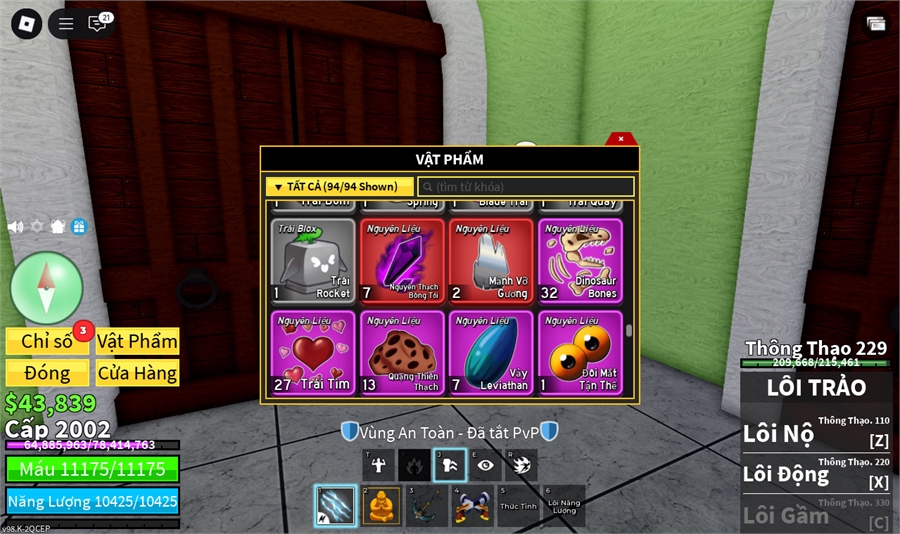Close the Vật Phẩm inventory window

click(x=621, y=139)
